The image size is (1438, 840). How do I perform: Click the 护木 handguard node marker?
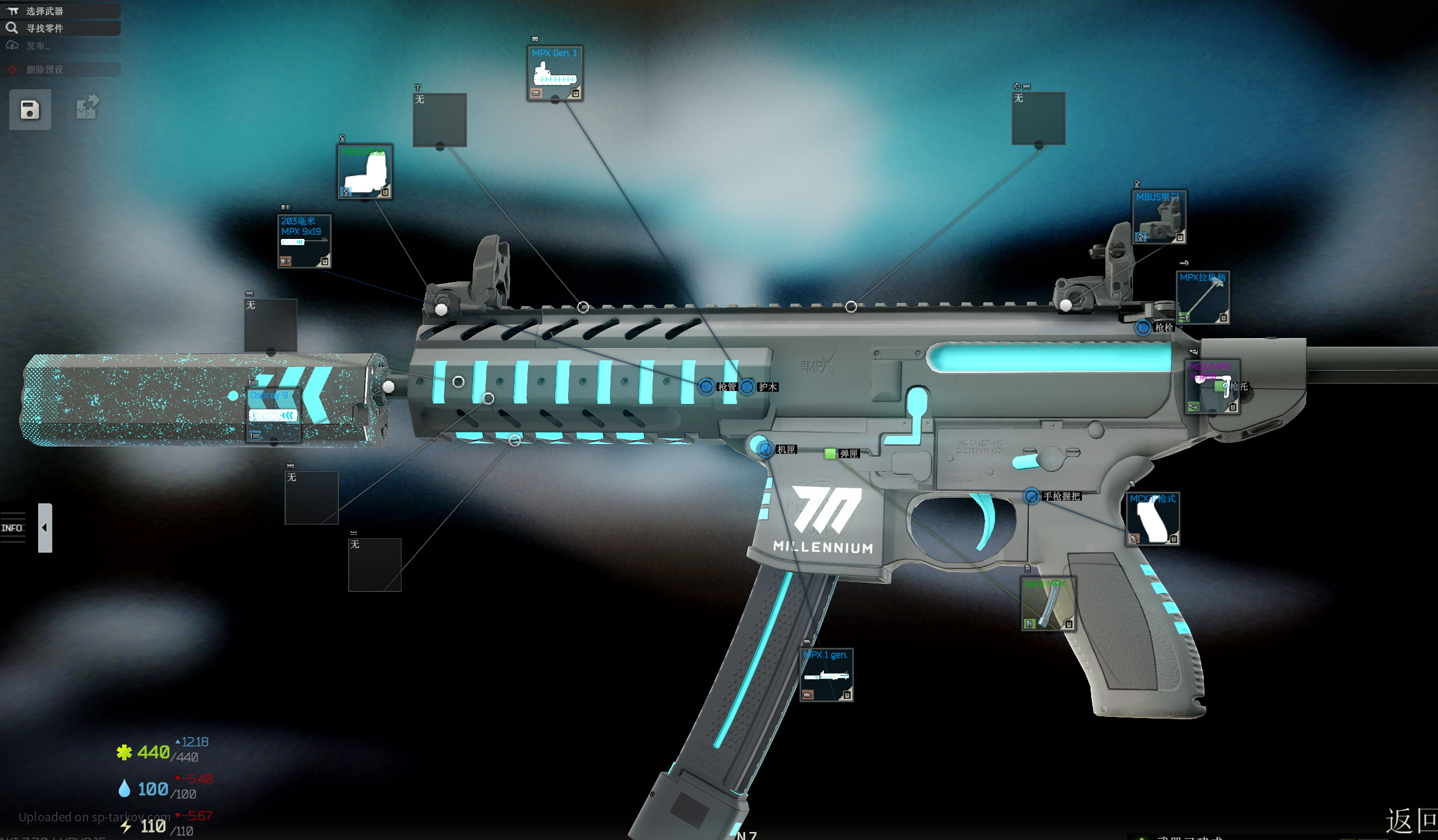tap(747, 387)
